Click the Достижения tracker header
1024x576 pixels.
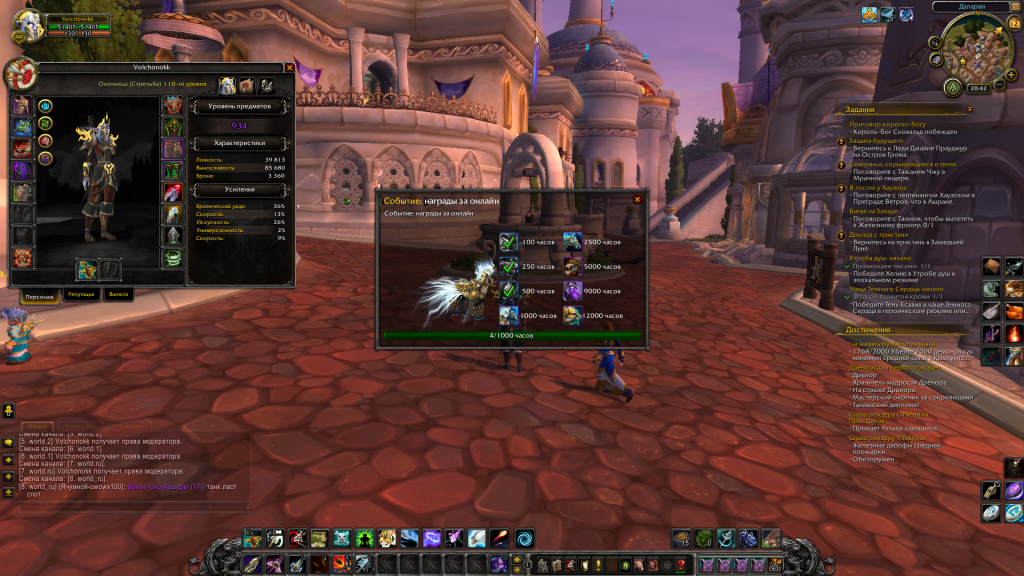(x=867, y=329)
